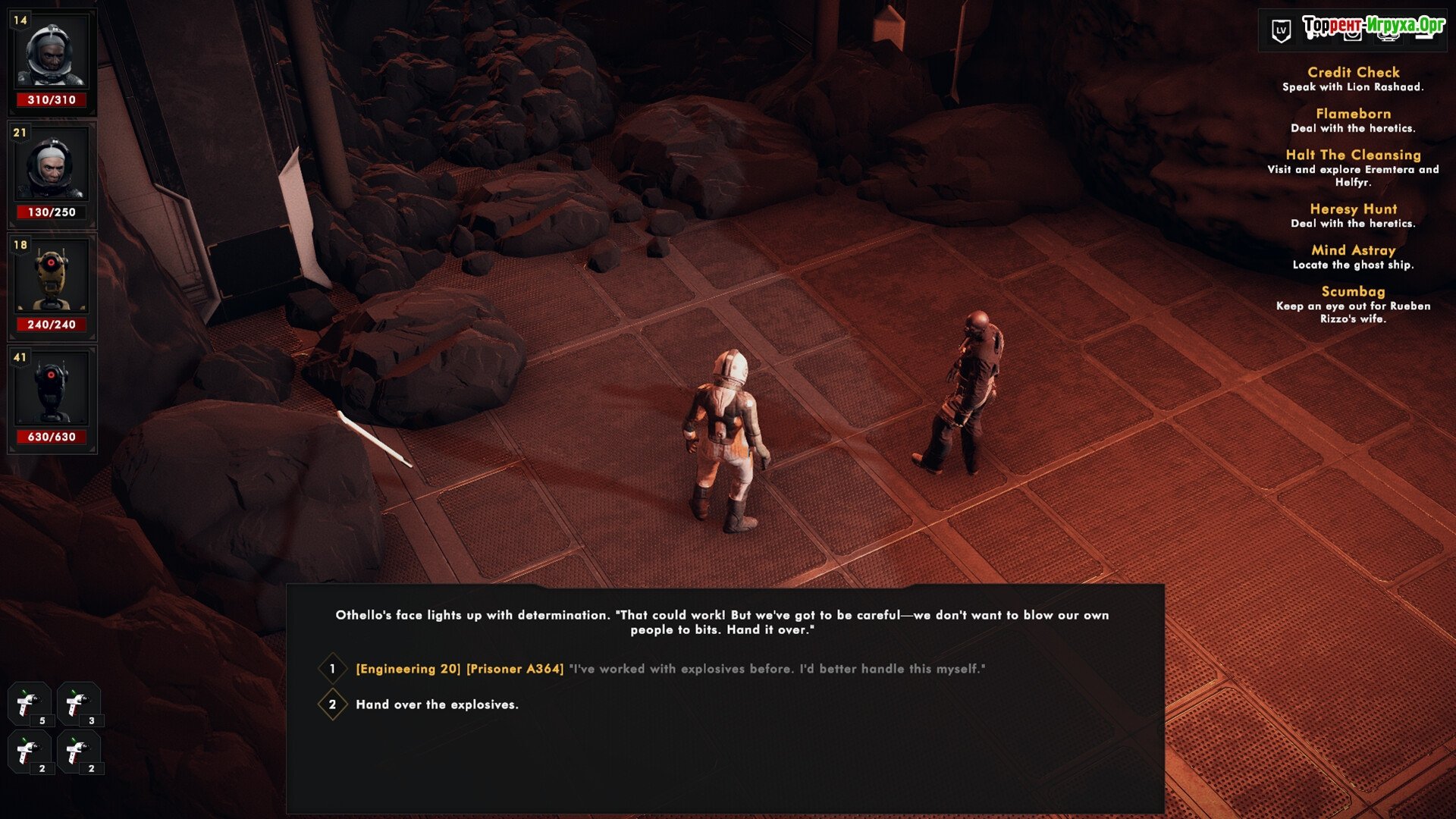Use the injector item with count 5

[x=30, y=704]
